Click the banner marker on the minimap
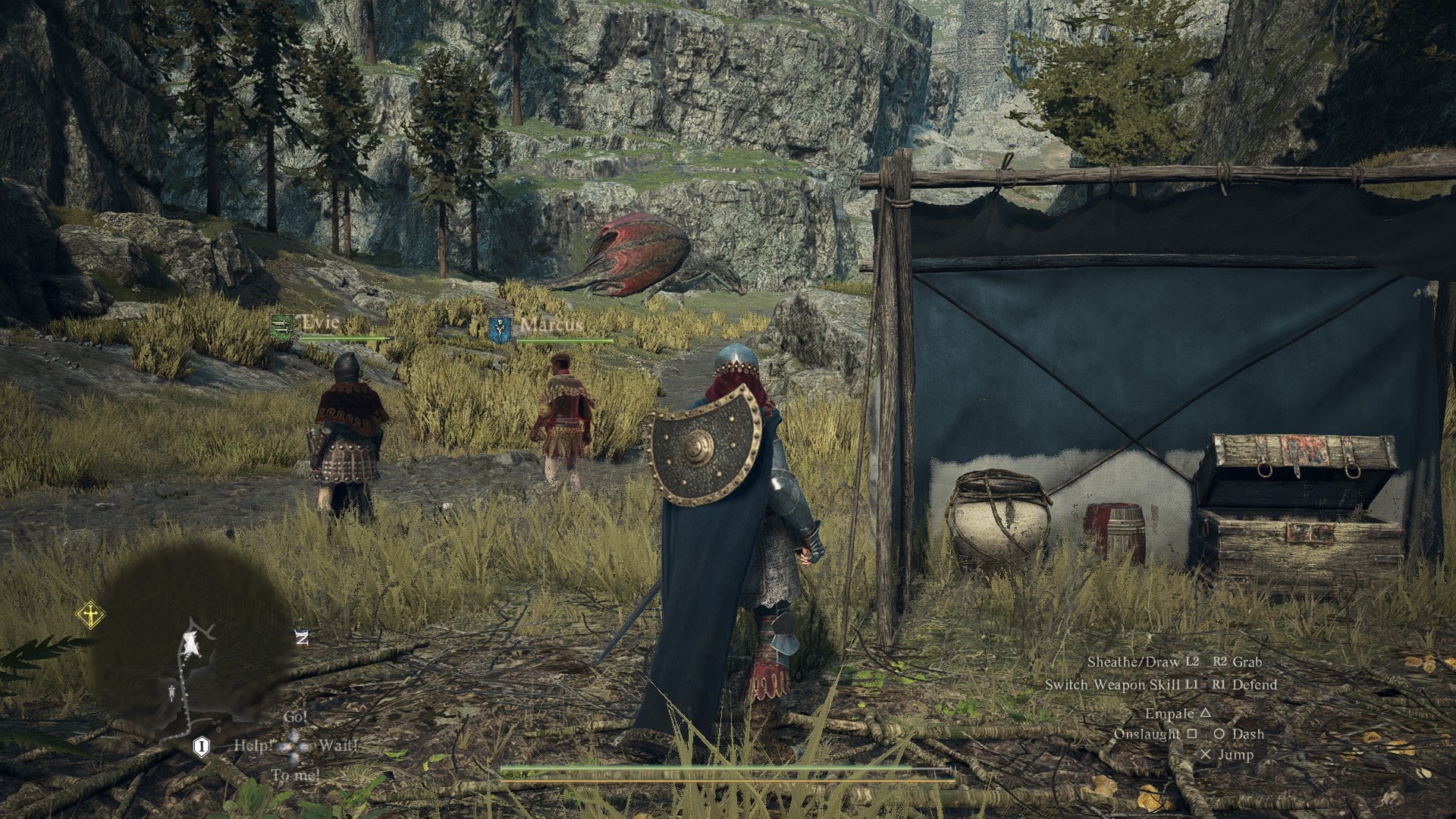Image resolution: width=1456 pixels, height=819 pixels. [171, 692]
